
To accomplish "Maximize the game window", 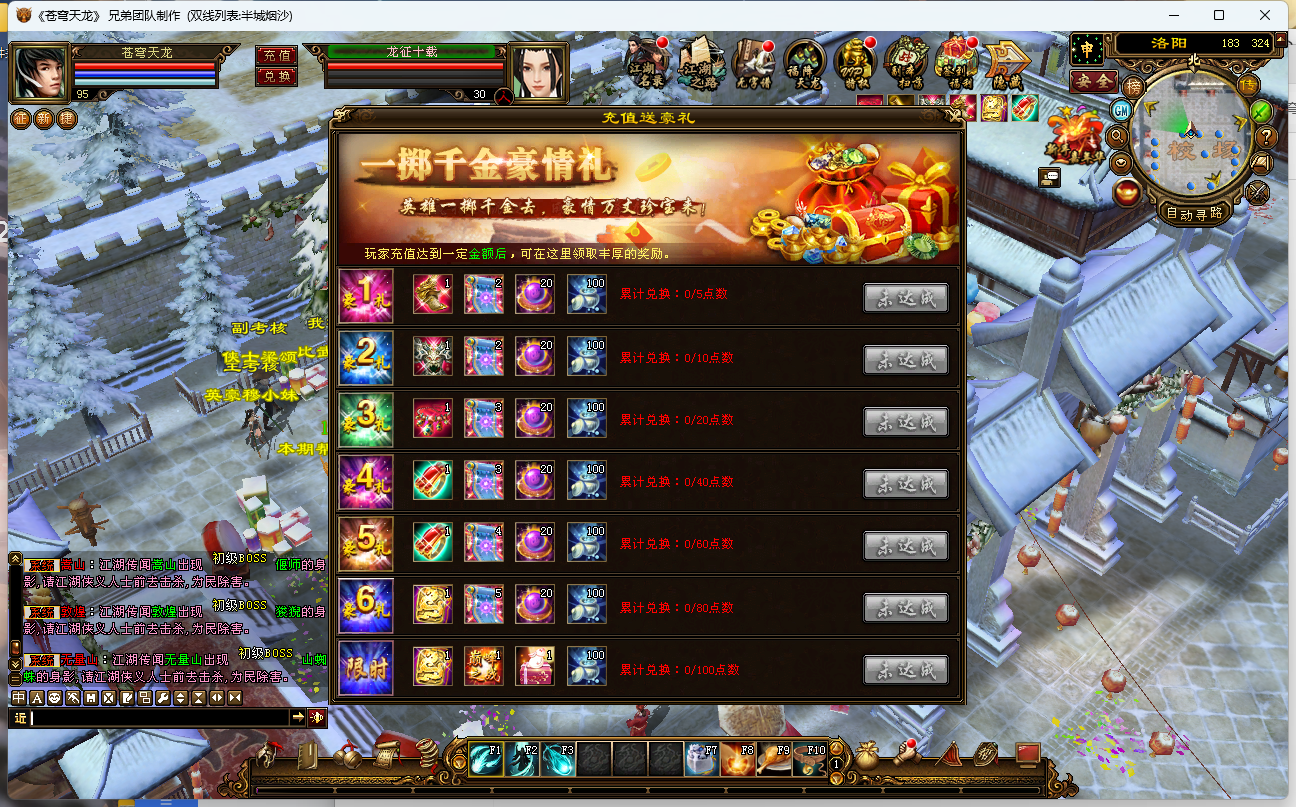I will pyautogui.click(x=1219, y=15).
